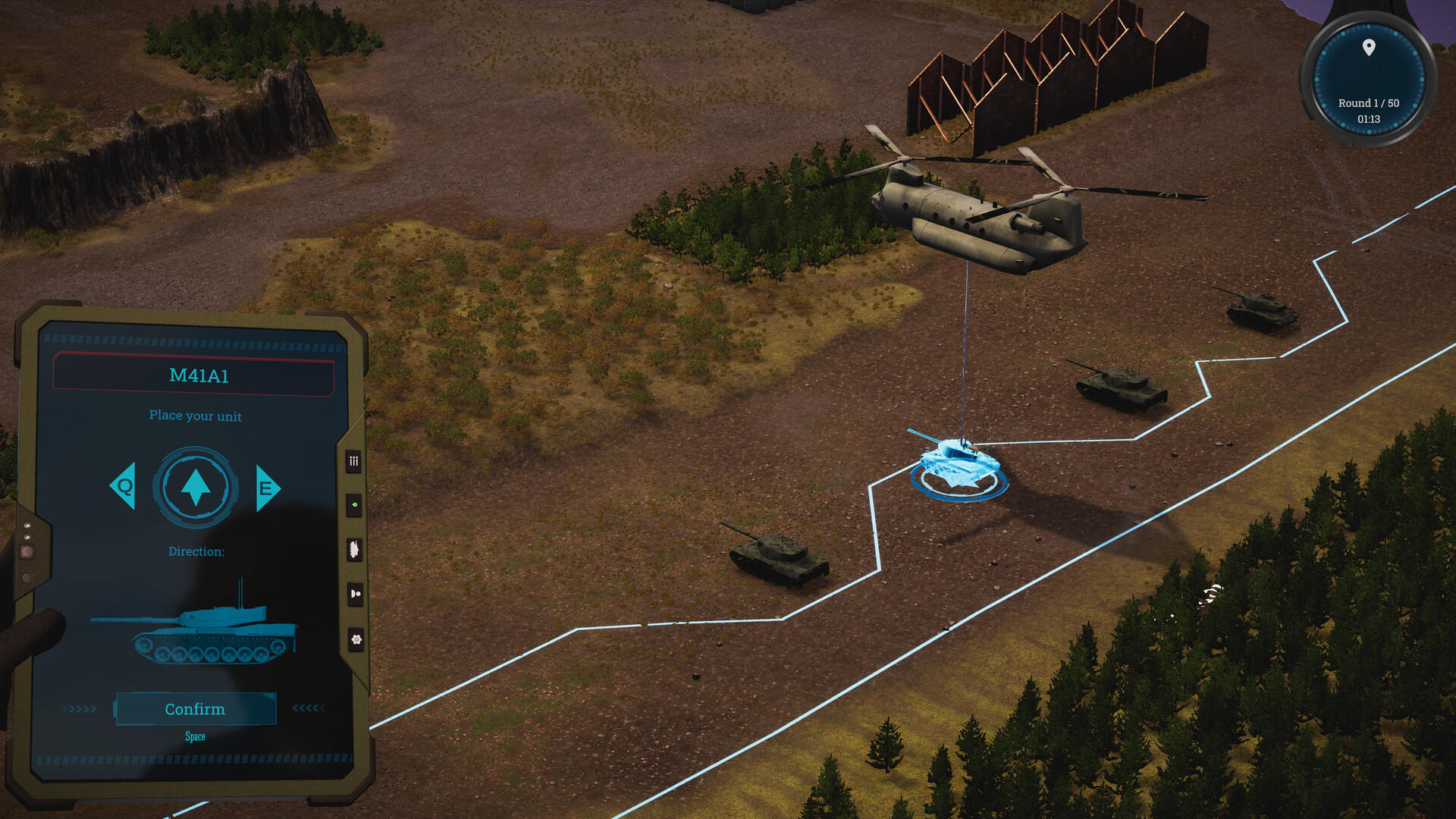Open the unit roster icon on tablet sidebar
The width and height of the screenshot is (1456, 819).
coord(353,461)
